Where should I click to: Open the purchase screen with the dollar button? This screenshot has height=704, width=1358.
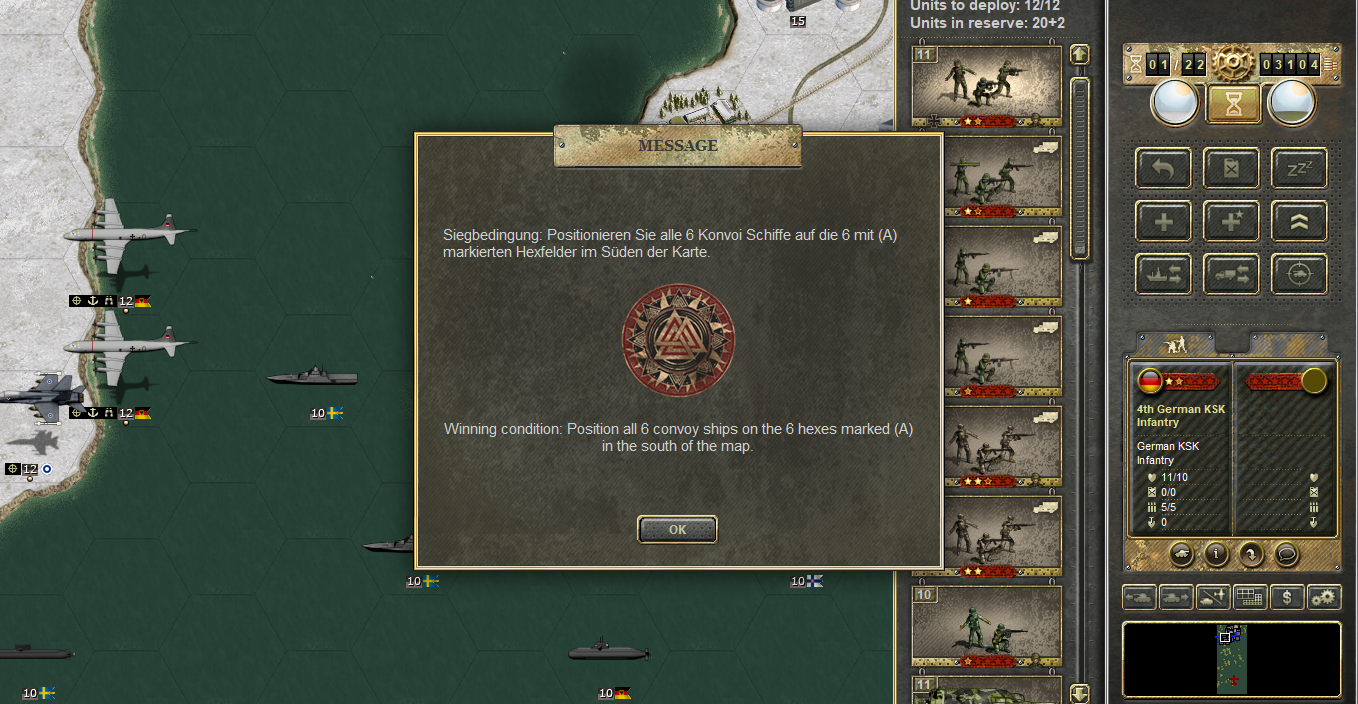click(x=1287, y=597)
